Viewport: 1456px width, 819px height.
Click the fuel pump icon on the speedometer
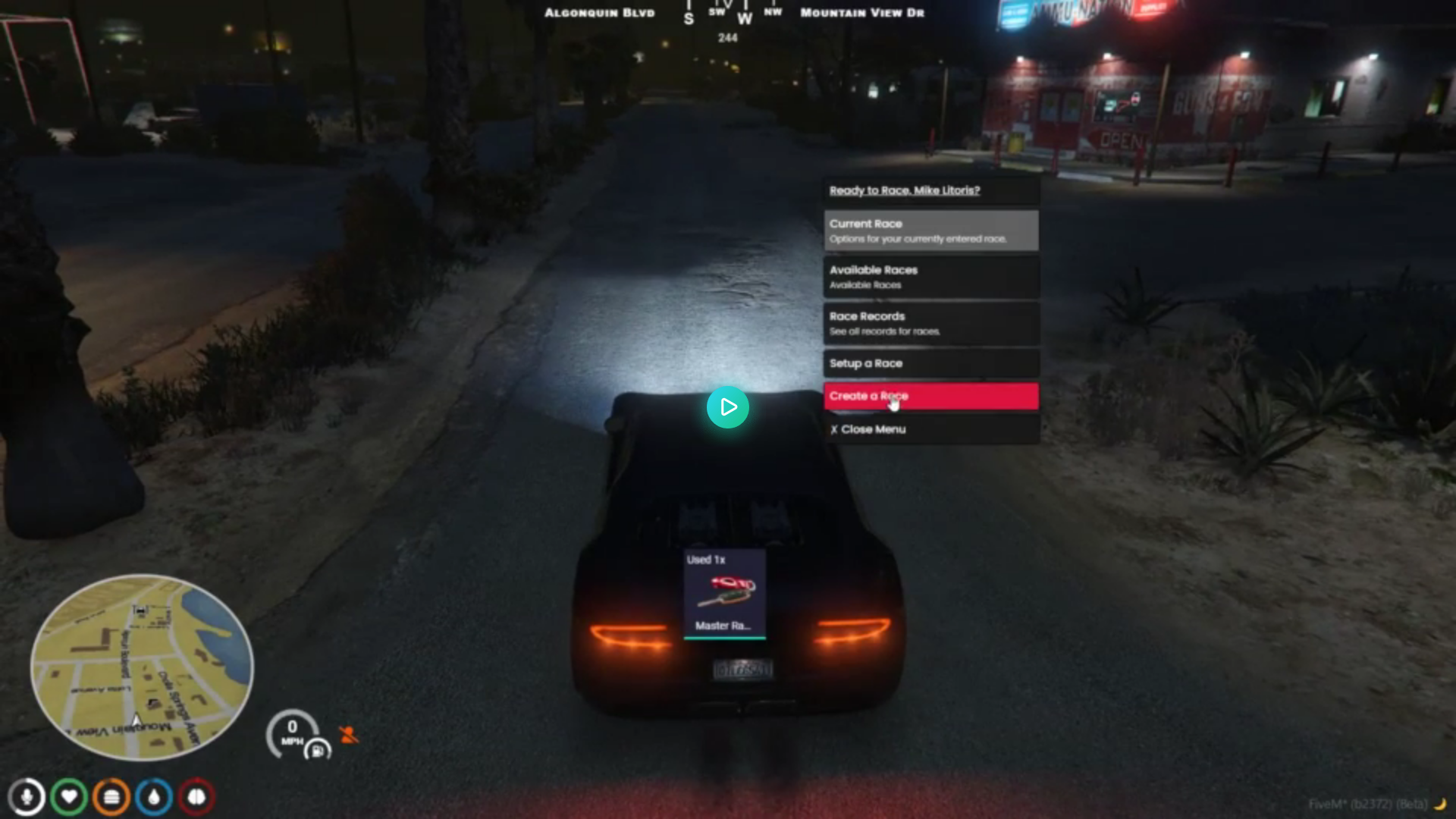click(x=318, y=749)
